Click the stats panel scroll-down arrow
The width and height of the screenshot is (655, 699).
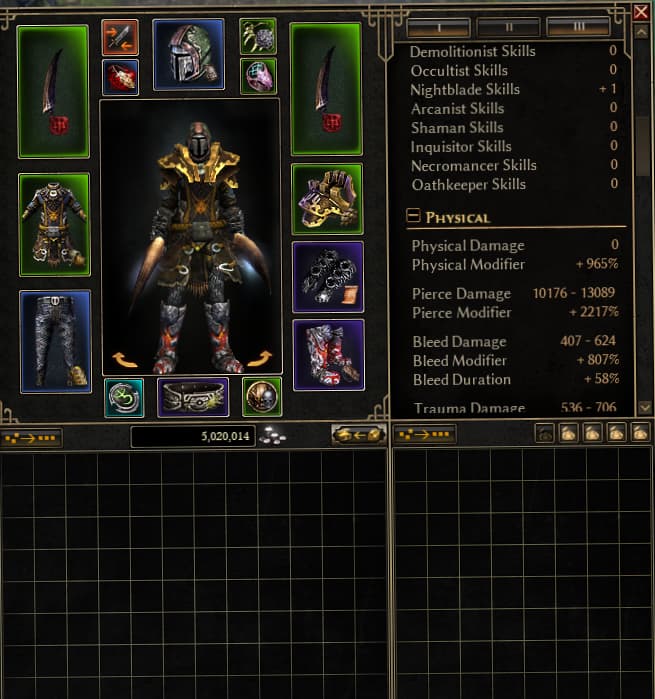pos(644,407)
